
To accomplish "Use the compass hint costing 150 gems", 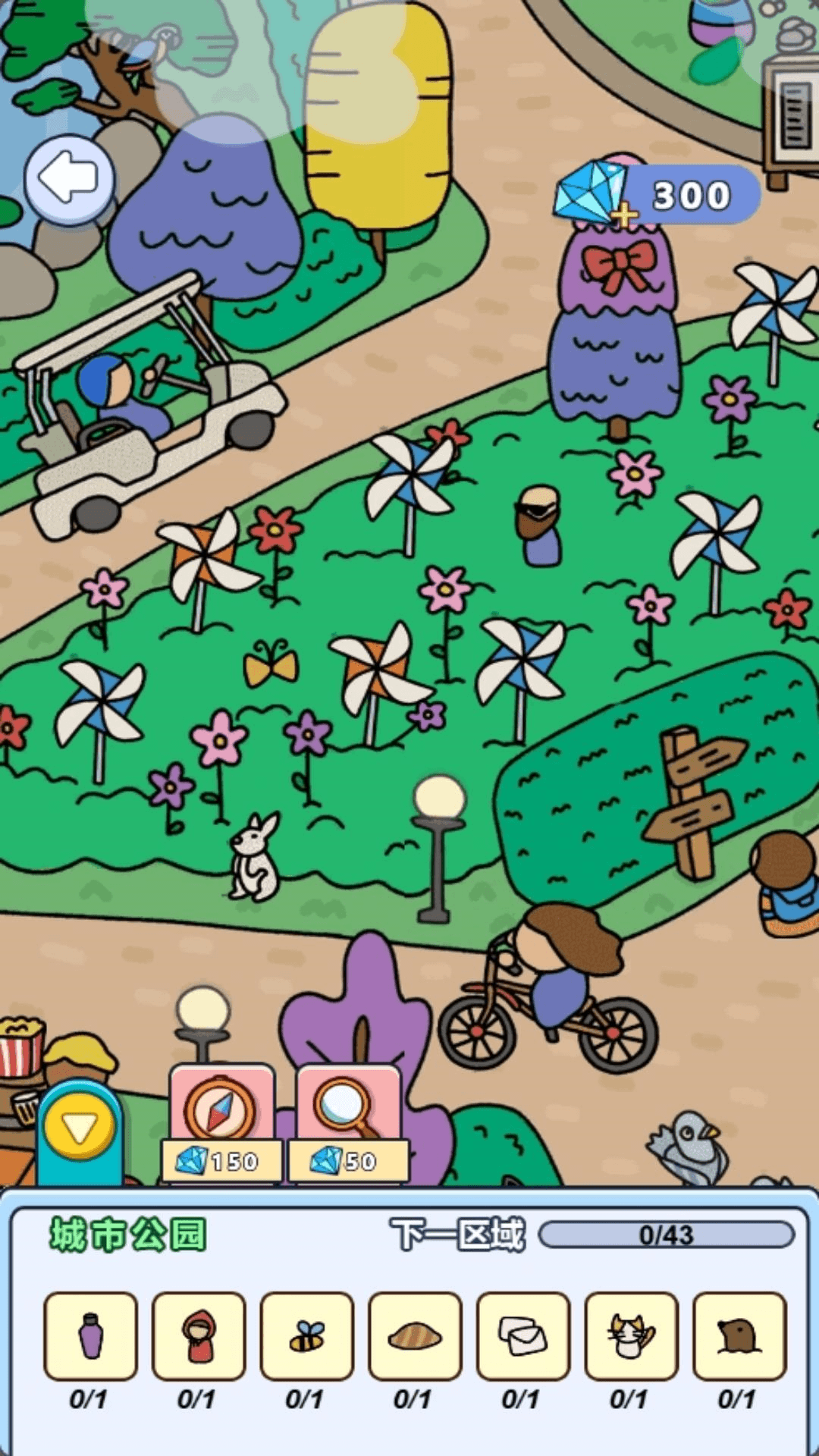I will [221, 1123].
